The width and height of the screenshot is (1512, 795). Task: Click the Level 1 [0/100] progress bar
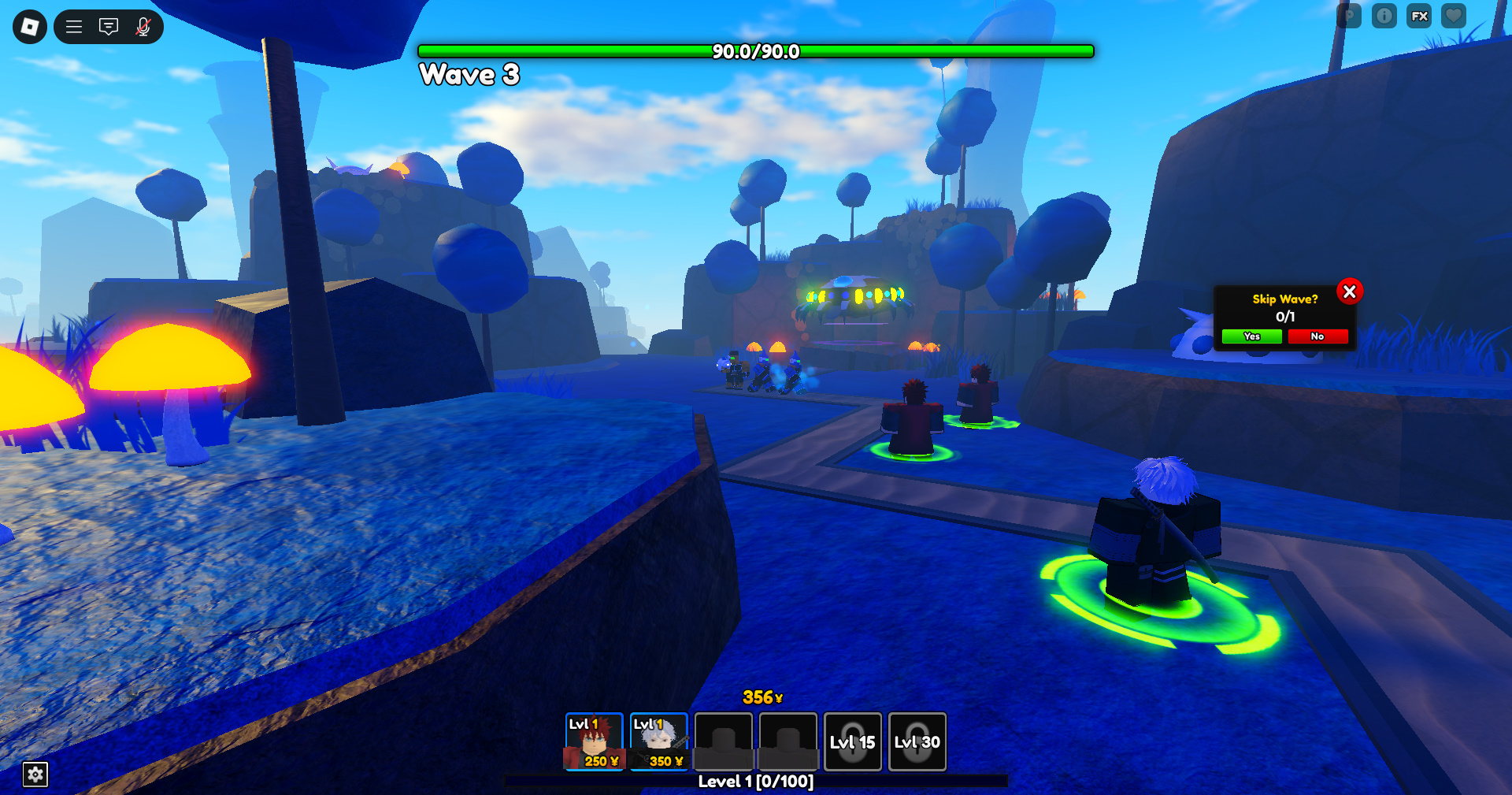tap(756, 782)
